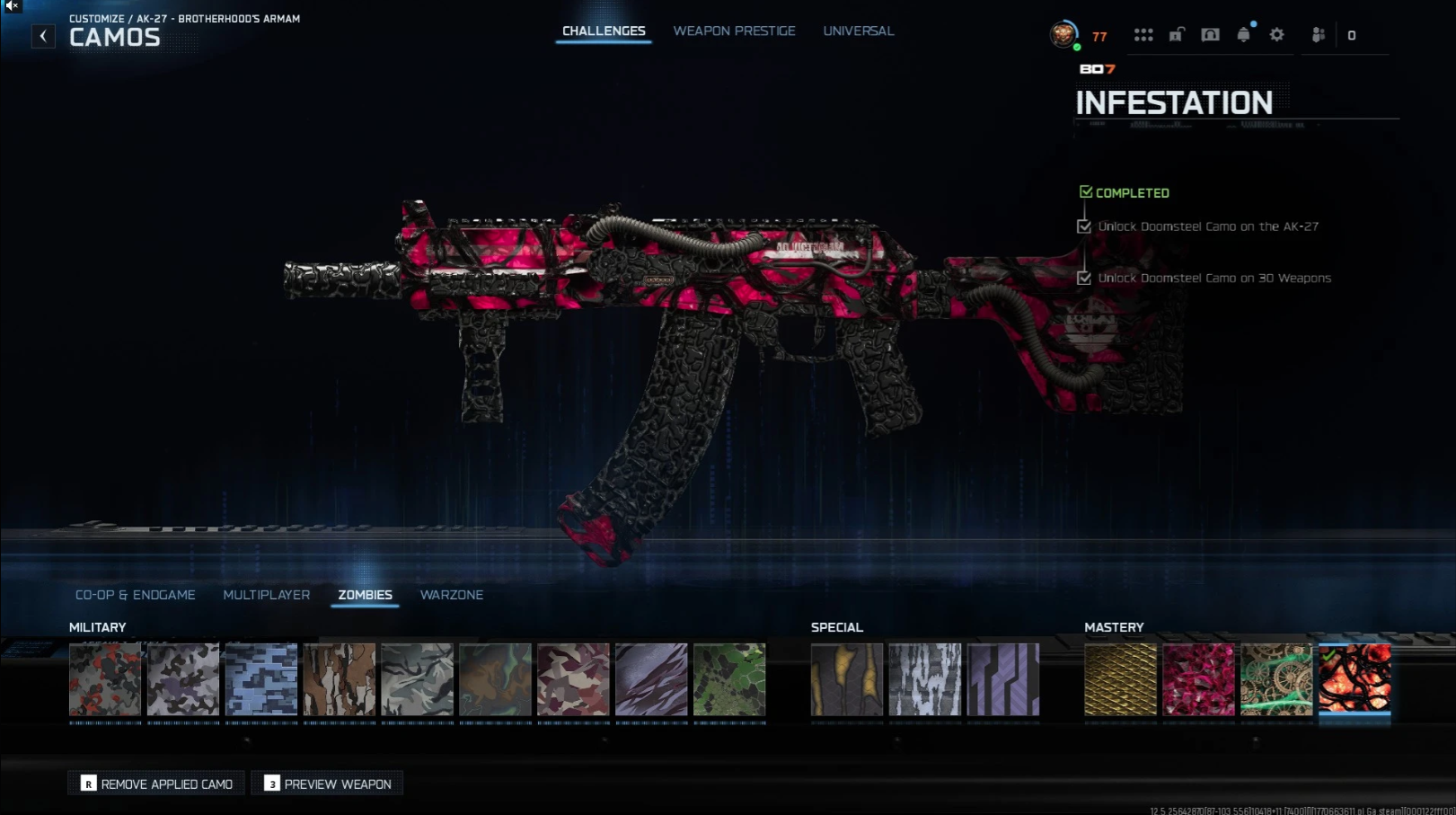
Task: Choose the red and black military camo
Action: [105, 679]
